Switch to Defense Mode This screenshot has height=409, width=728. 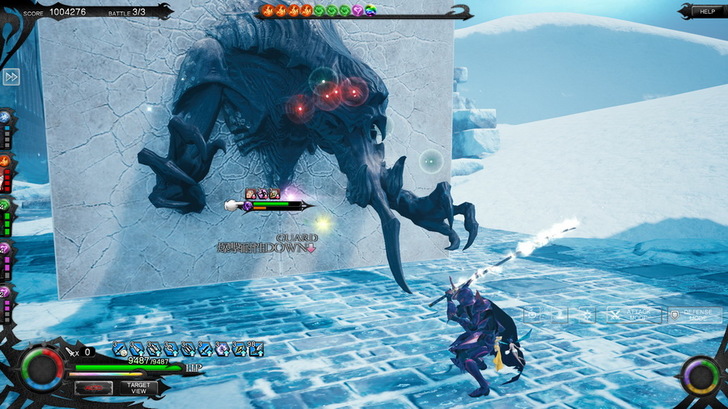(696, 314)
